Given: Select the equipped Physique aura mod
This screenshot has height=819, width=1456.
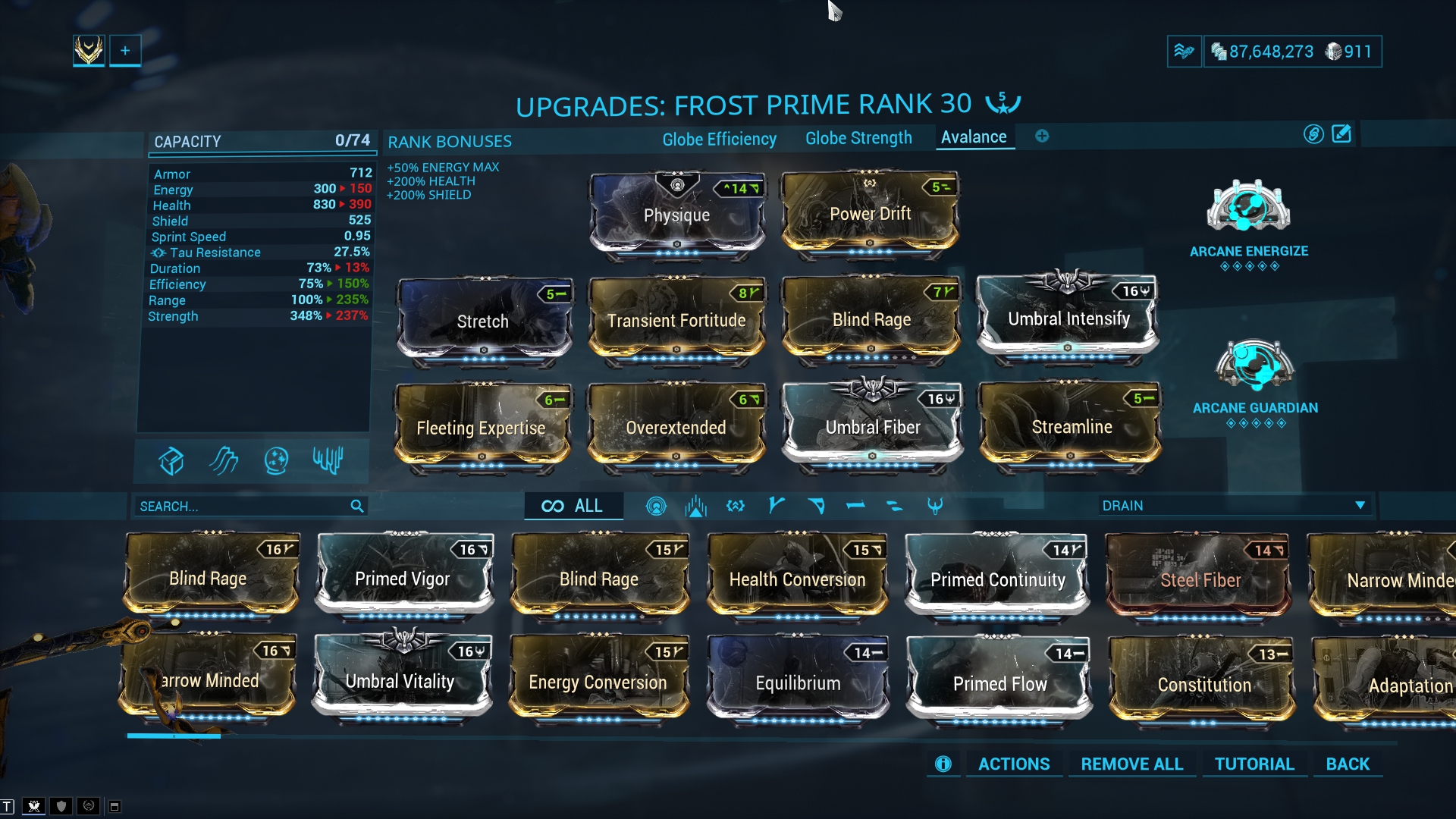Looking at the screenshot, I should [676, 215].
